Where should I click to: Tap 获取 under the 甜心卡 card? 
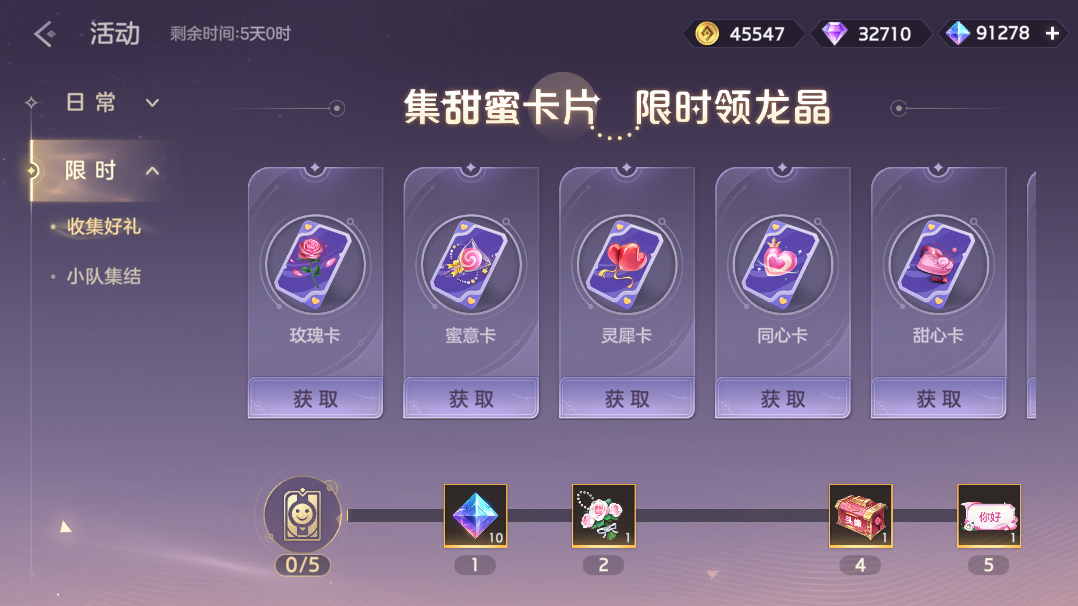click(x=938, y=399)
